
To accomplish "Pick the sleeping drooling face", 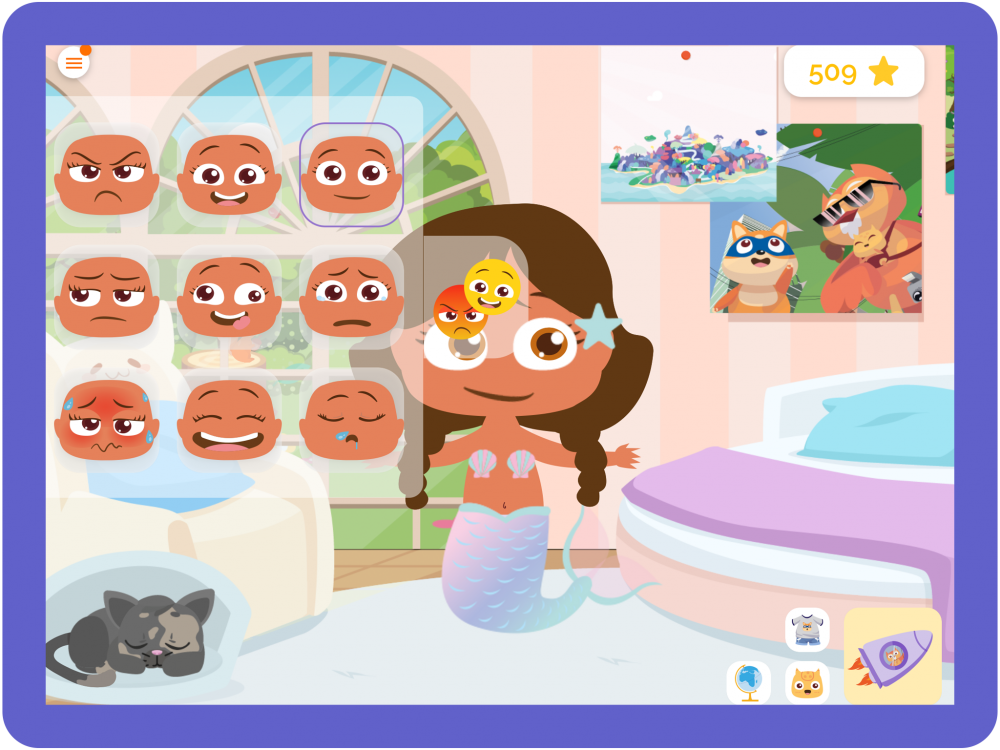I will tap(352, 419).
